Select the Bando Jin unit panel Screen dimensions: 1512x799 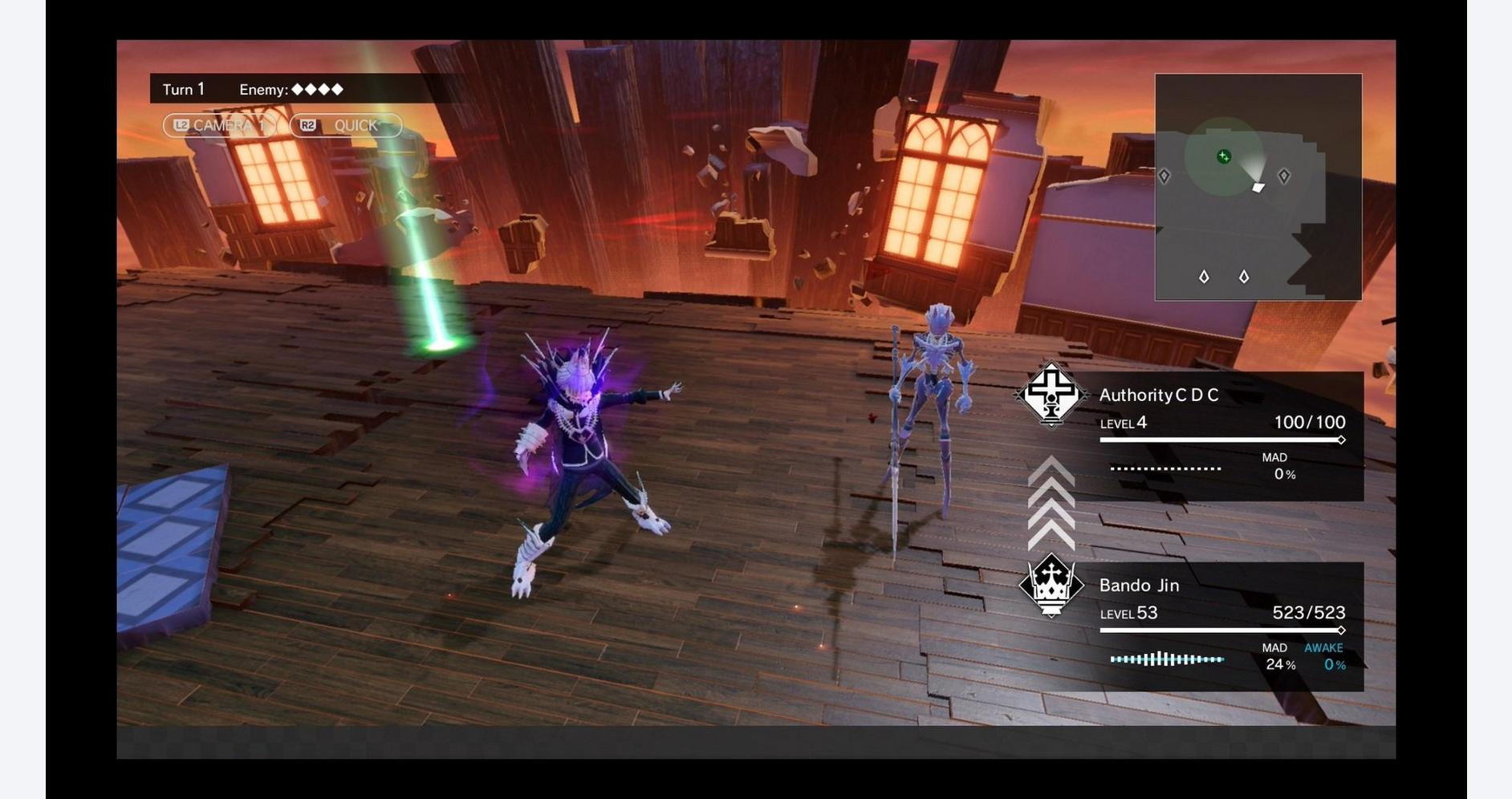point(1220,626)
